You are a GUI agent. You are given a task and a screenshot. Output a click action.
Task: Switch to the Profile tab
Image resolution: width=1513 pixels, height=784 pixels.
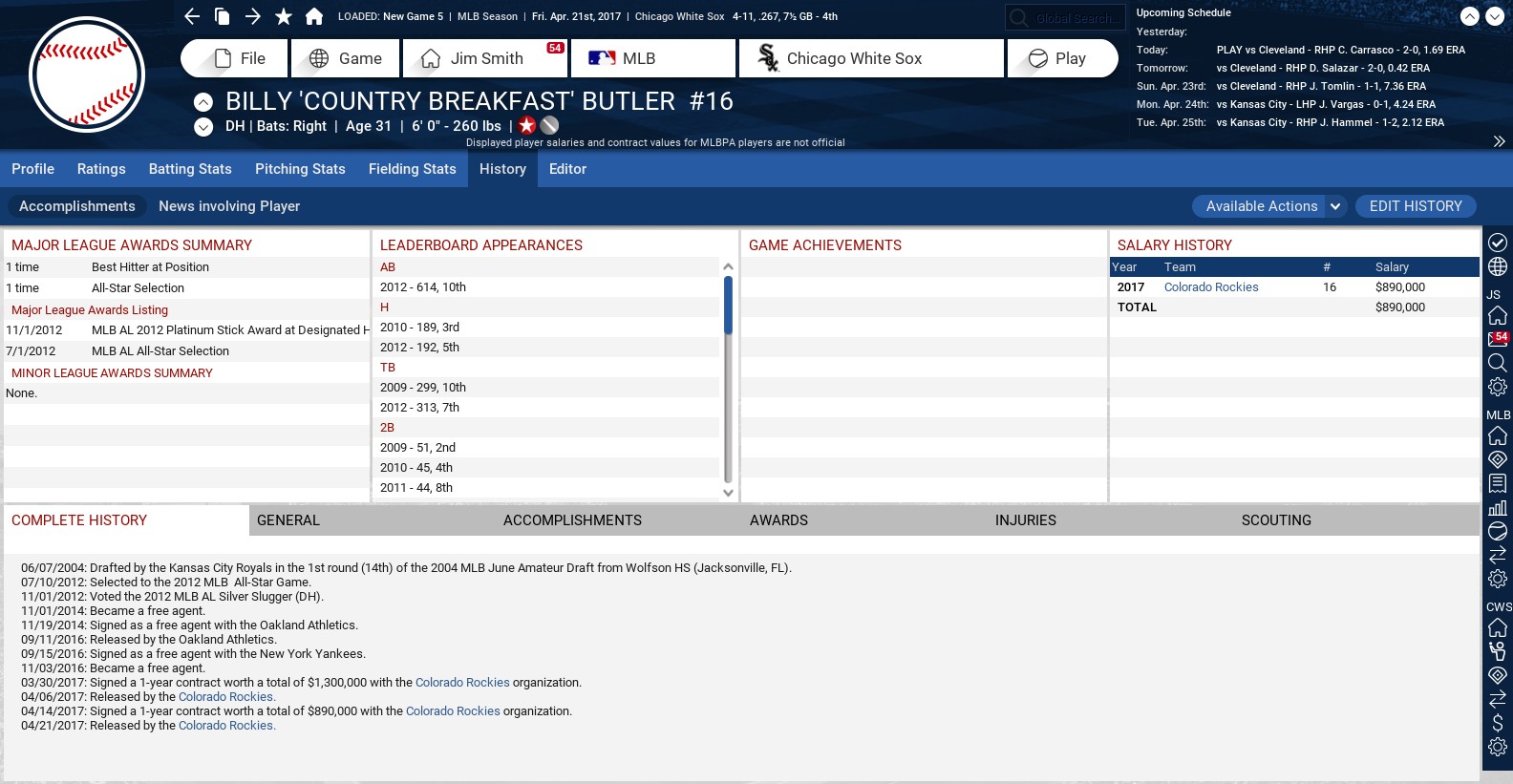(x=32, y=169)
